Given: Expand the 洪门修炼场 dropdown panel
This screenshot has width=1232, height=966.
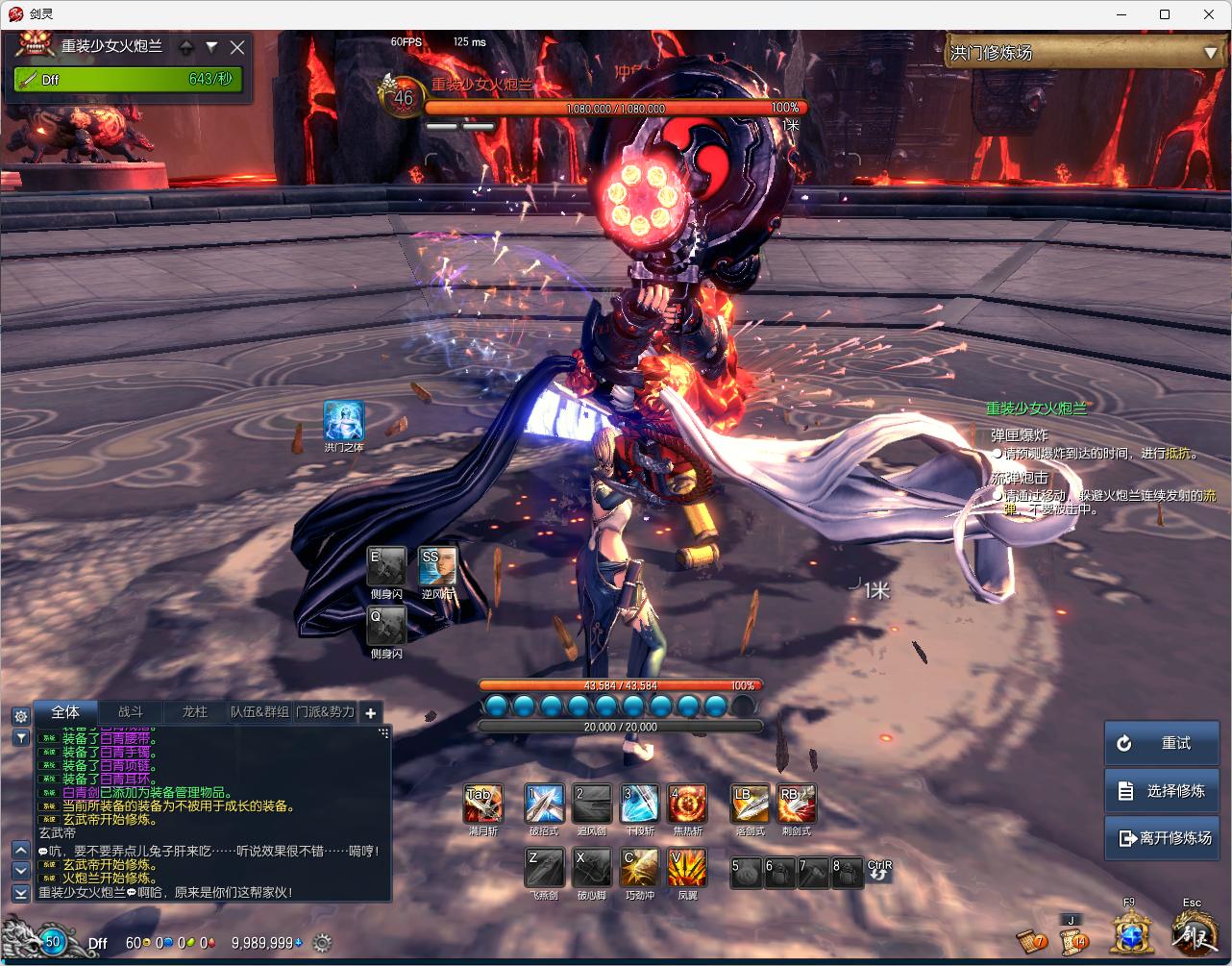Looking at the screenshot, I should click(x=1210, y=53).
